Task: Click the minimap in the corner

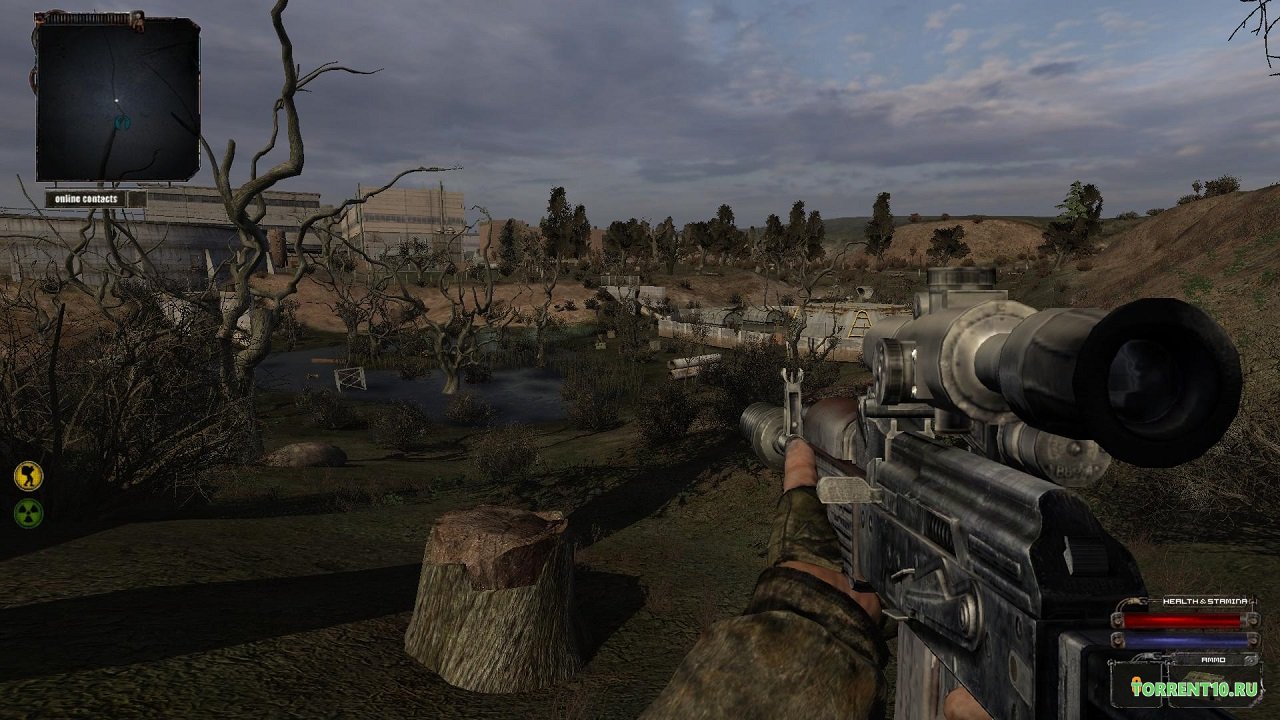Action: (117, 98)
